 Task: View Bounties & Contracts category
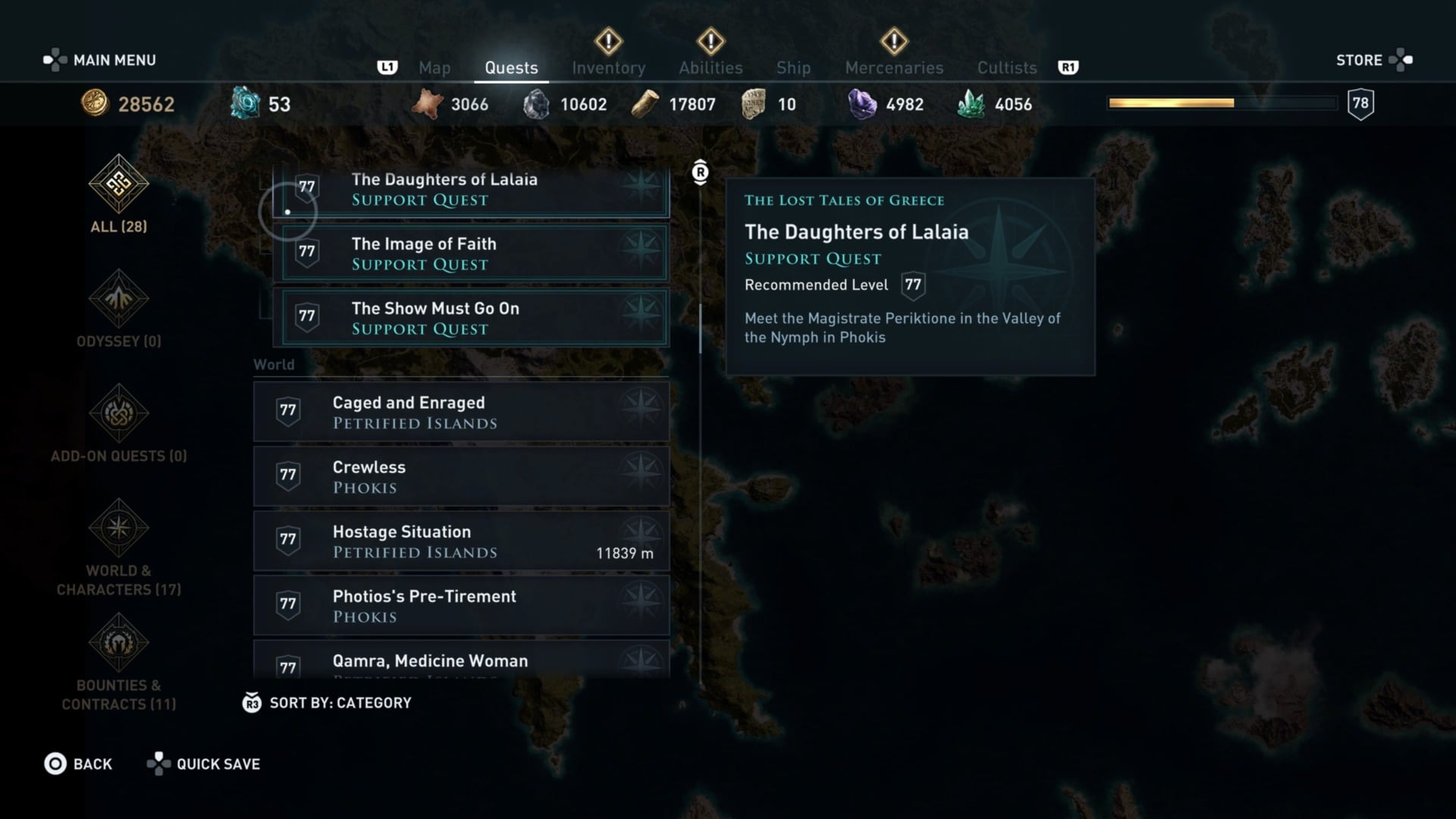point(119,661)
